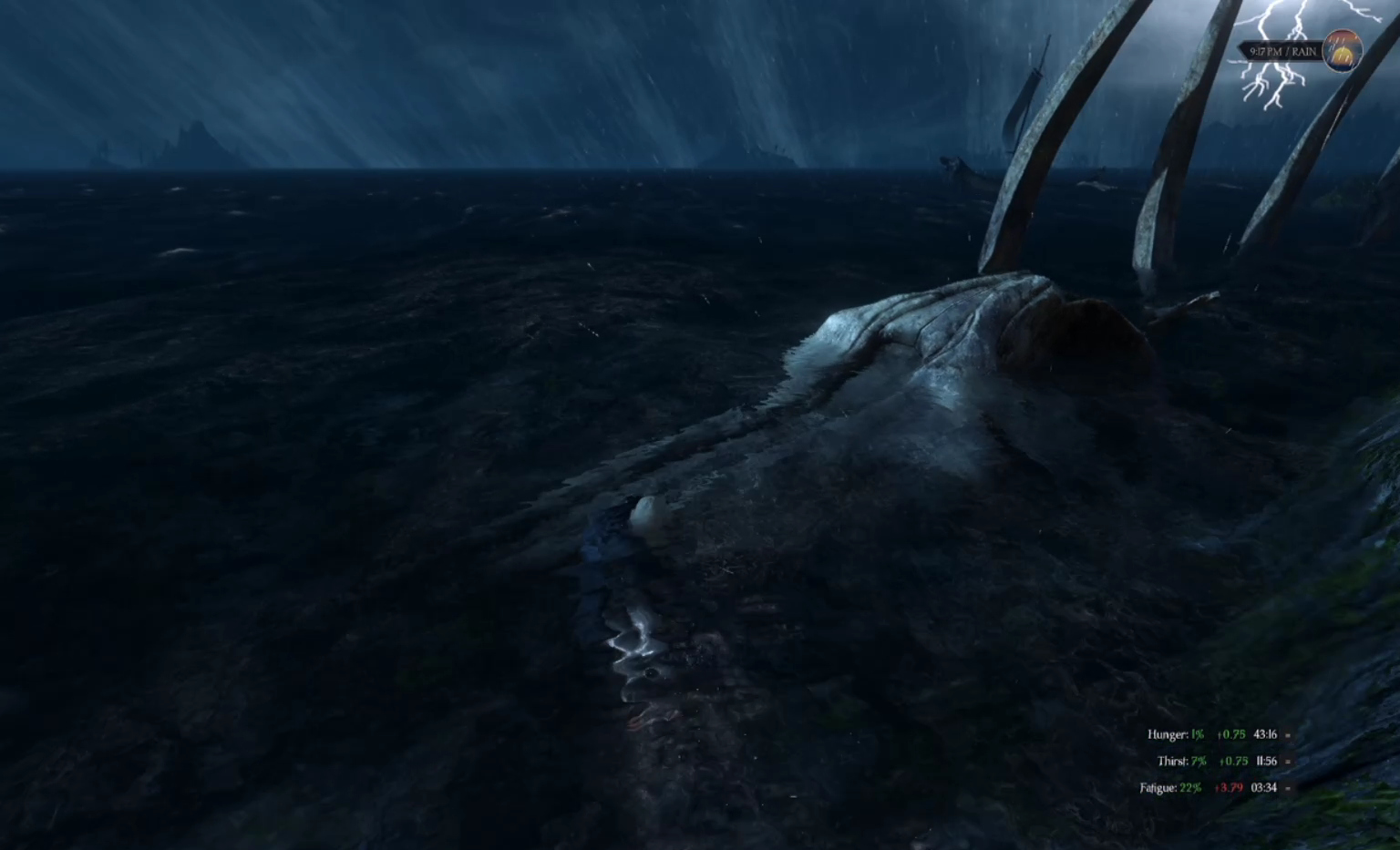This screenshot has height=850, width=1400.
Task: Click the rainy weather icon
Action: (x=1342, y=50)
